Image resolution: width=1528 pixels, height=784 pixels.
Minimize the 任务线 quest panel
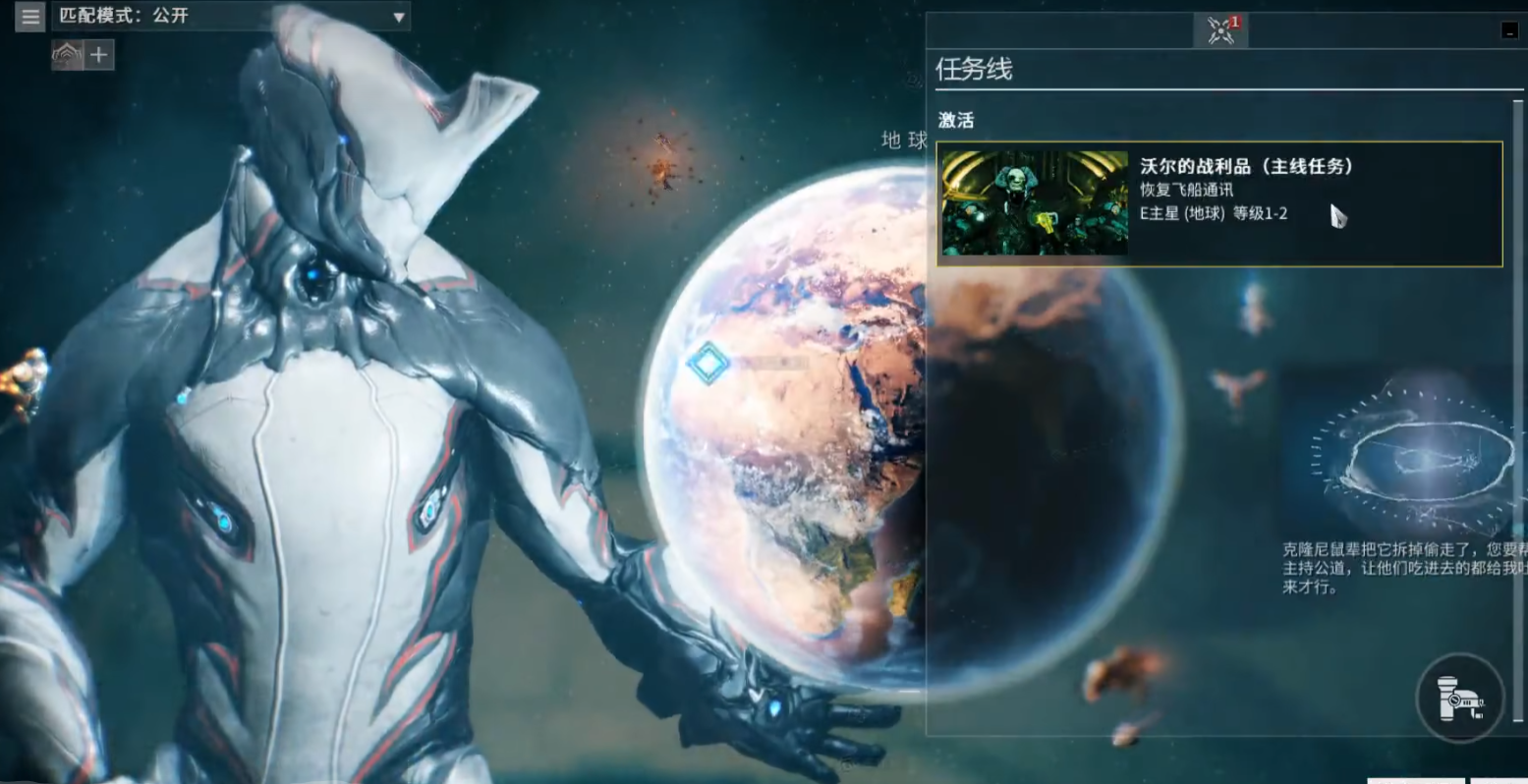click(1510, 30)
